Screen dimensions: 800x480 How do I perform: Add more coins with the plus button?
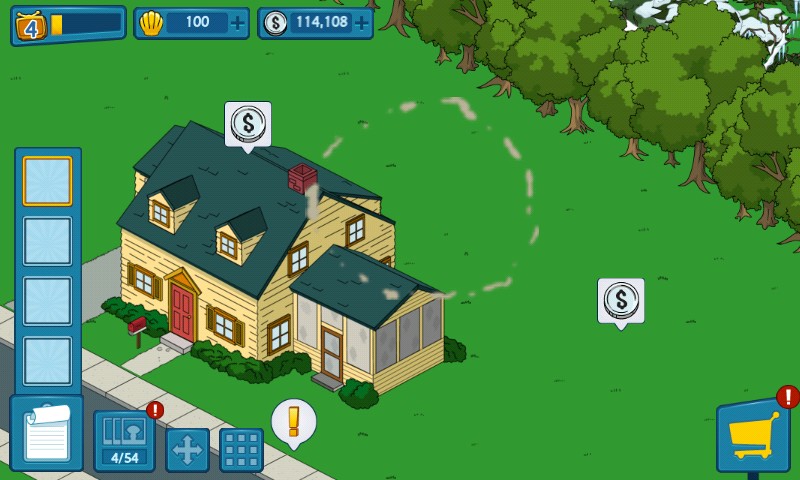[x=361, y=23]
